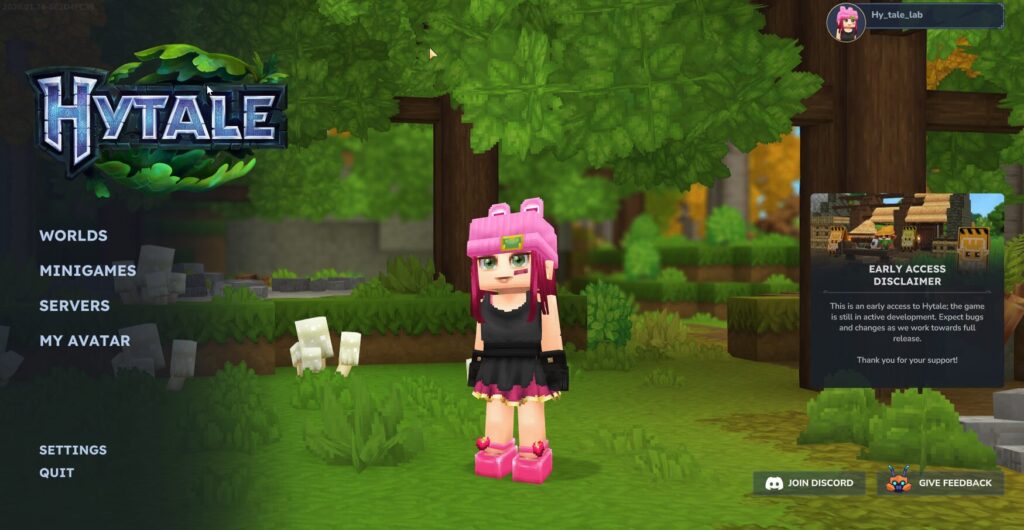Screen dimensions: 1024x530
Task: Open the Settings screen
Action: [73, 450]
